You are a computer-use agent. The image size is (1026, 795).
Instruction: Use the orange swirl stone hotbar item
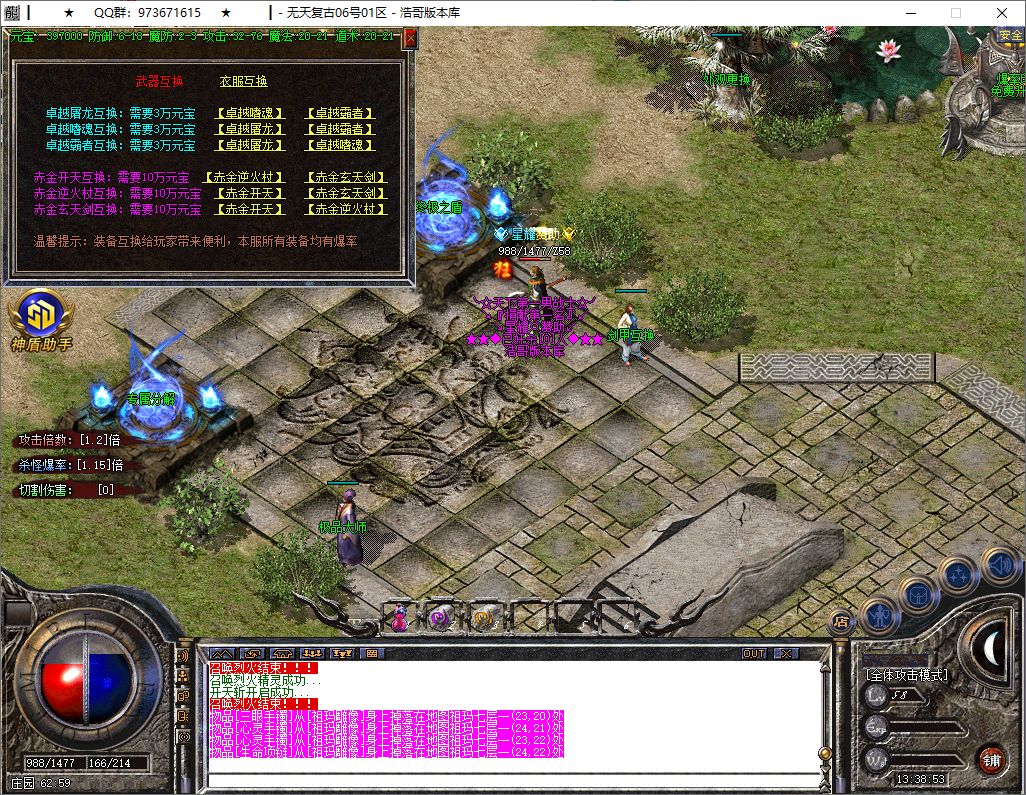484,619
